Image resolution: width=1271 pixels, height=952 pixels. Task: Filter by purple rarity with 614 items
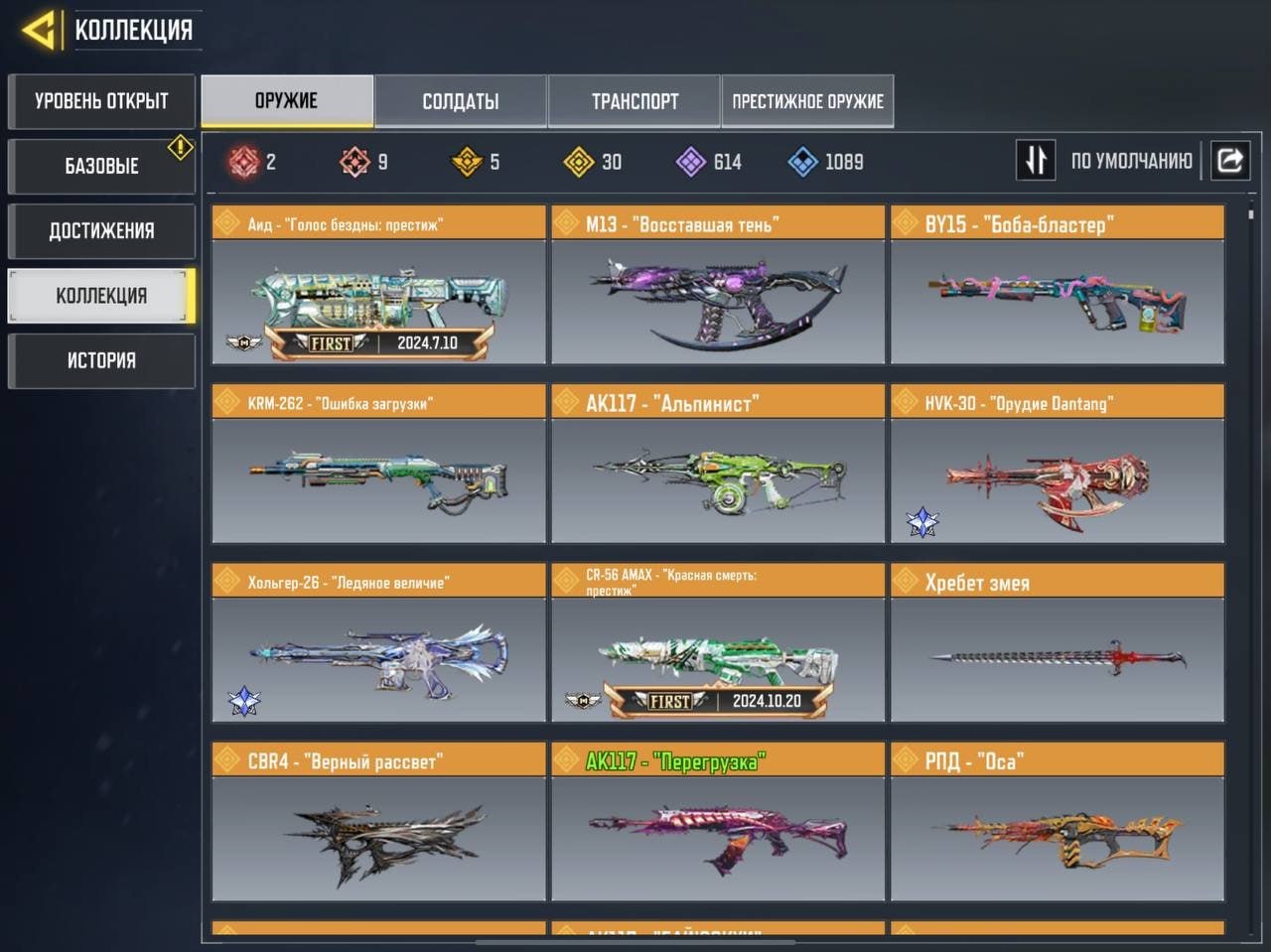tap(709, 162)
